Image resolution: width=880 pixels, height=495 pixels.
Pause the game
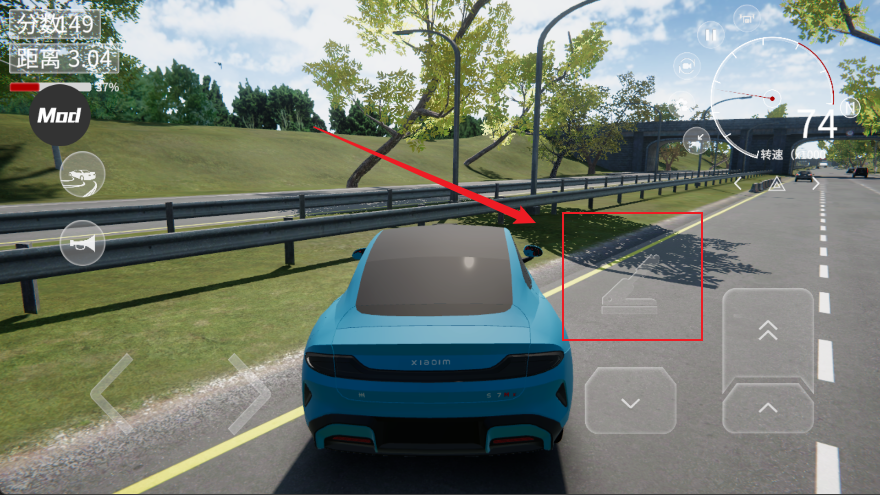click(x=711, y=35)
